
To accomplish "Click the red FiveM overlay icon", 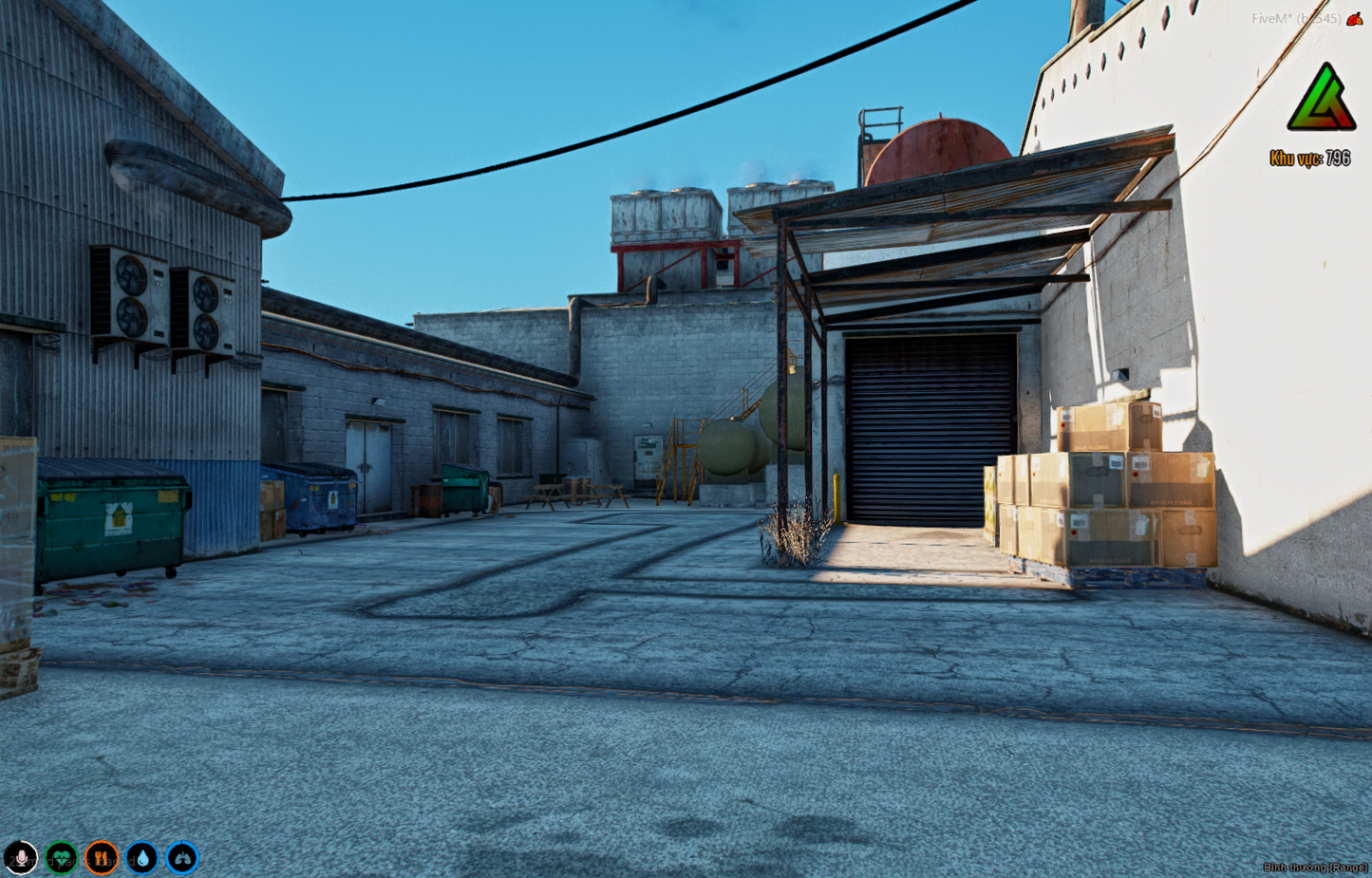I will [x=1355, y=19].
